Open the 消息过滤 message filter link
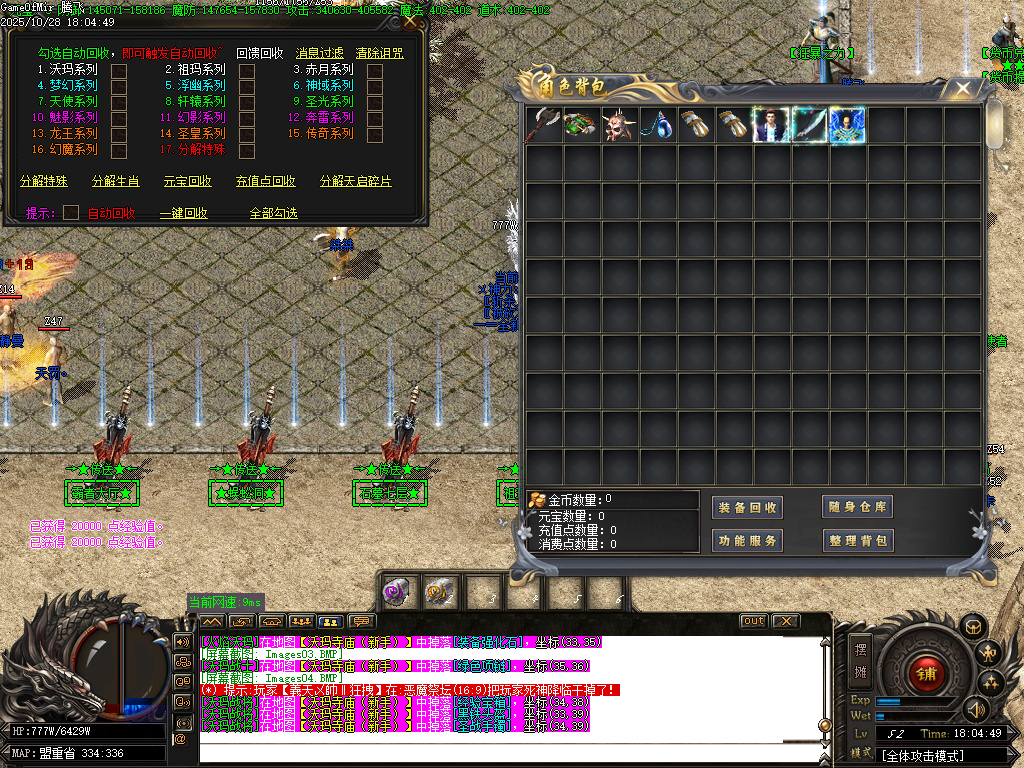This screenshot has width=1024, height=768. pos(320,53)
